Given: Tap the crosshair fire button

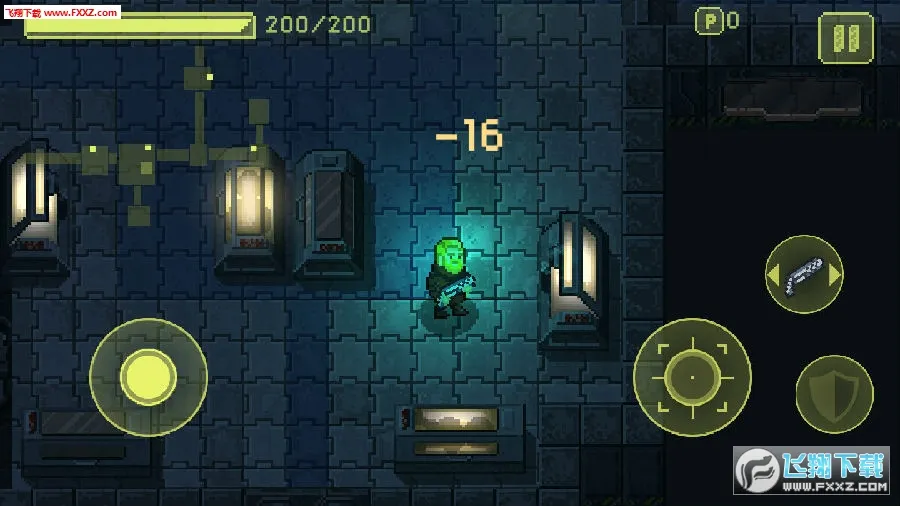Looking at the screenshot, I should tap(692, 377).
